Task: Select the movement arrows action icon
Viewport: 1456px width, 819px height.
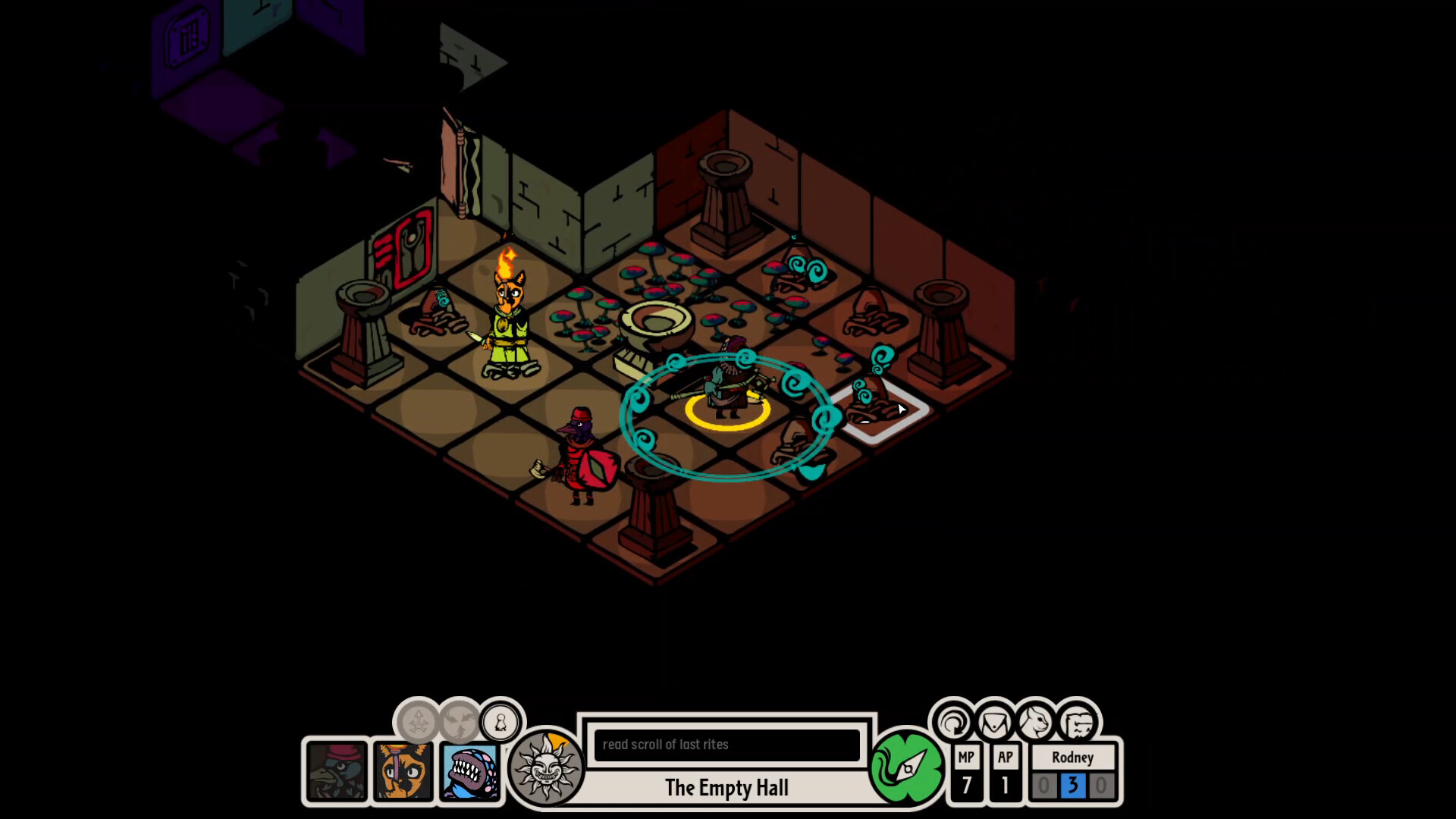Action: [416, 723]
